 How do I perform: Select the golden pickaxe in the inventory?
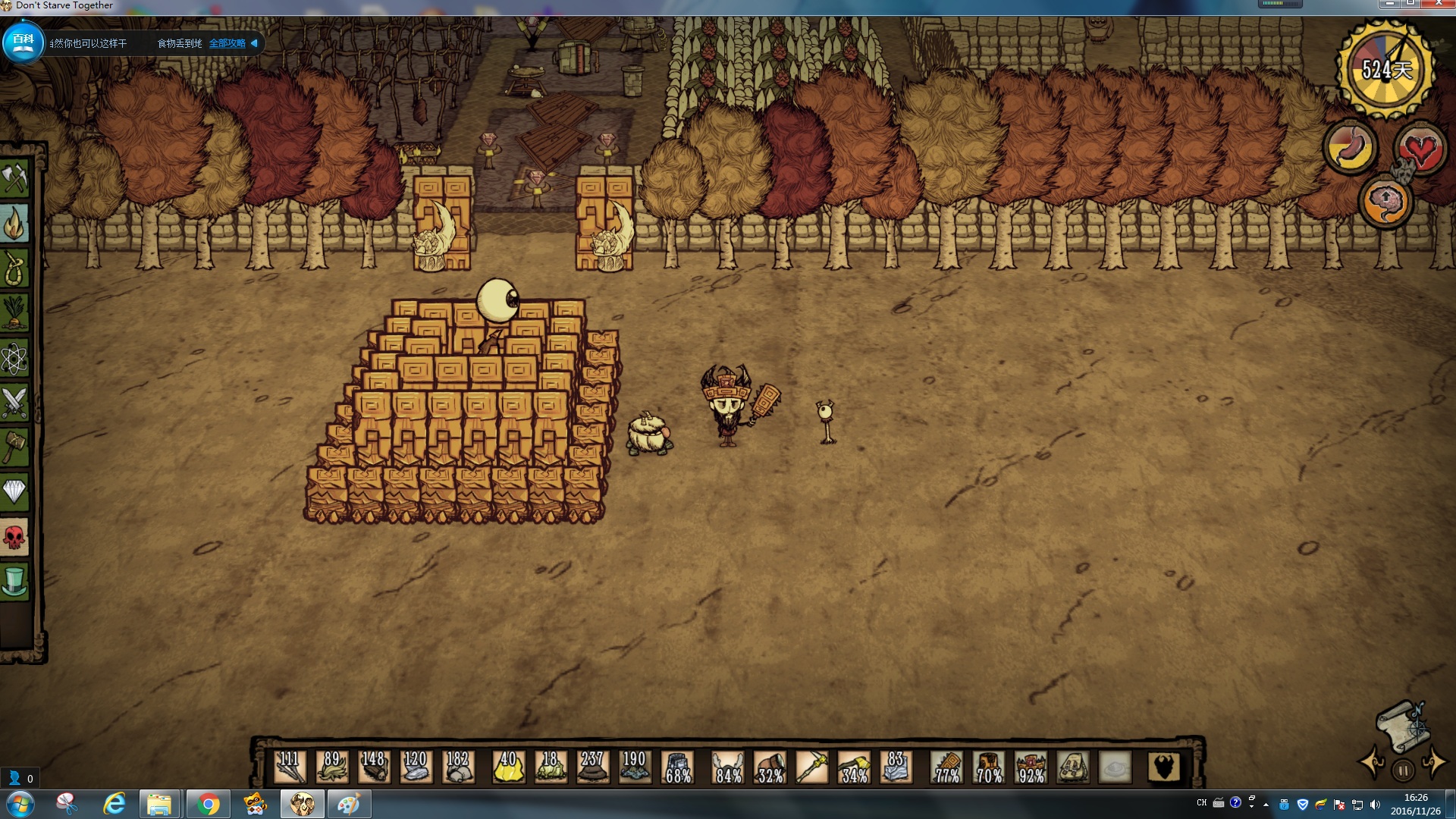[x=812, y=767]
